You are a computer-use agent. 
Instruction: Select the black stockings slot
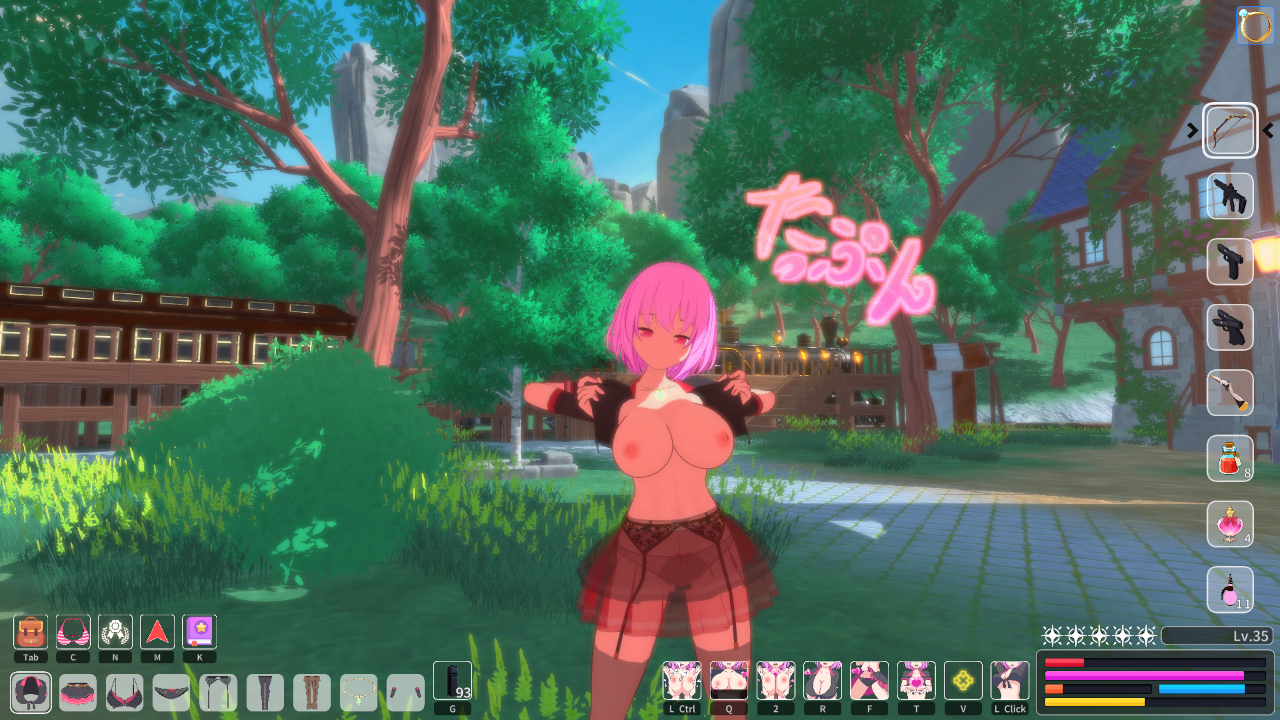click(265, 692)
